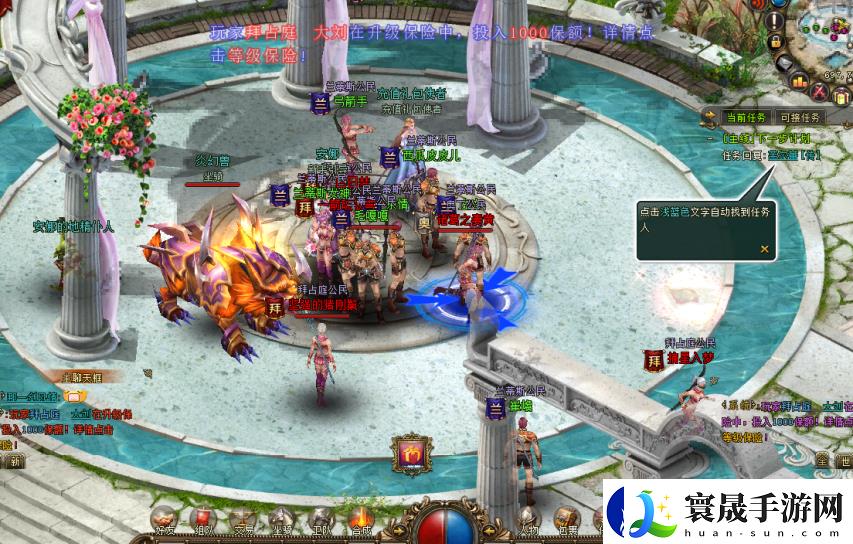Switch to the 可接任务 available quests tab
This screenshot has width=853, height=544.
click(x=798, y=118)
